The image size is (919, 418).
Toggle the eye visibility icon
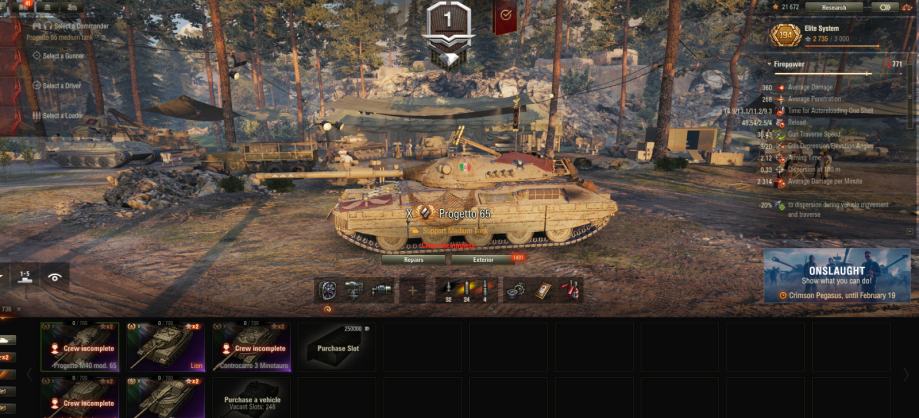click(x=55, y=277)
